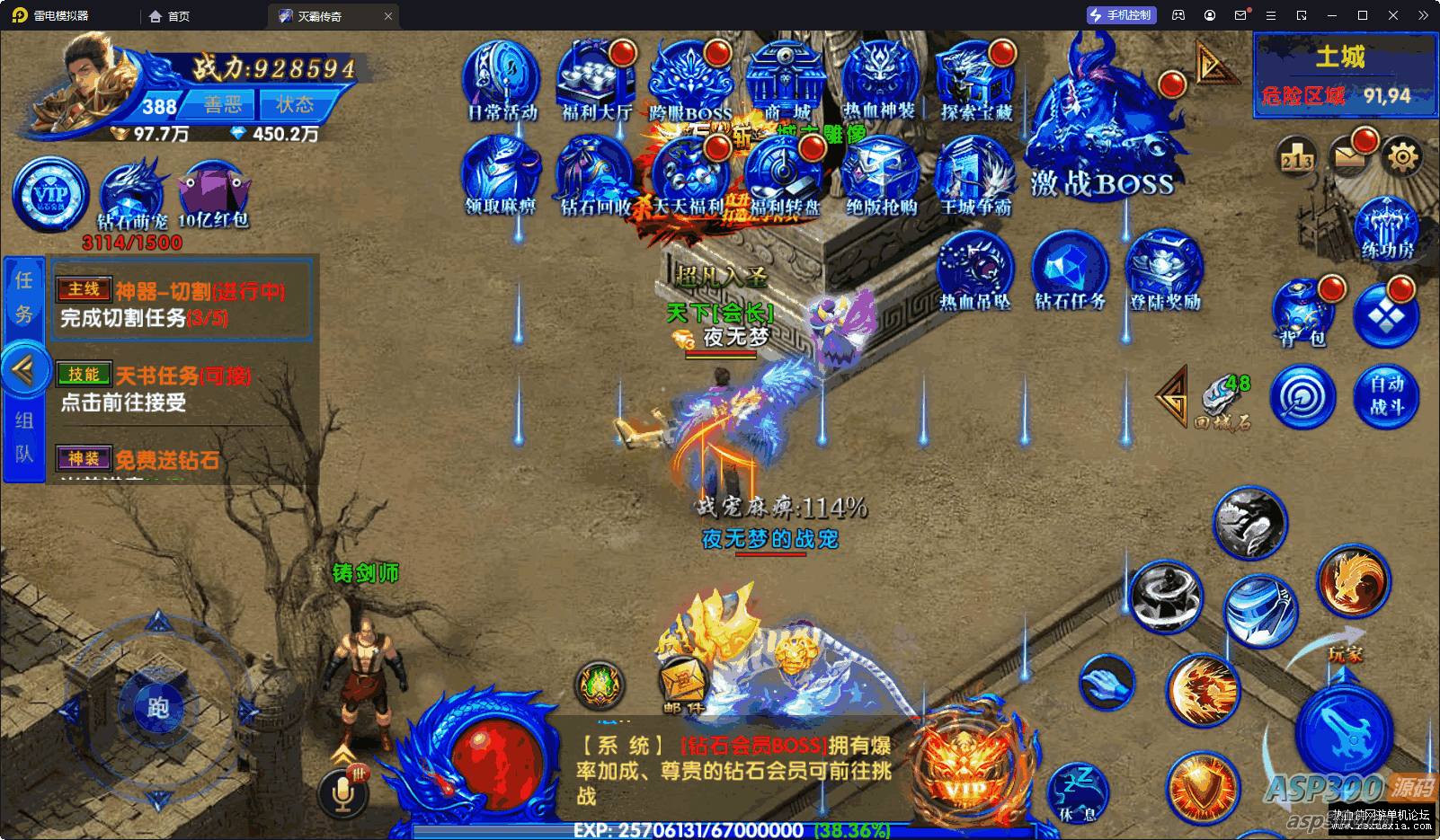Open the 日常活动 daily activities menu
1440x840 pixels.
[502, 80]
